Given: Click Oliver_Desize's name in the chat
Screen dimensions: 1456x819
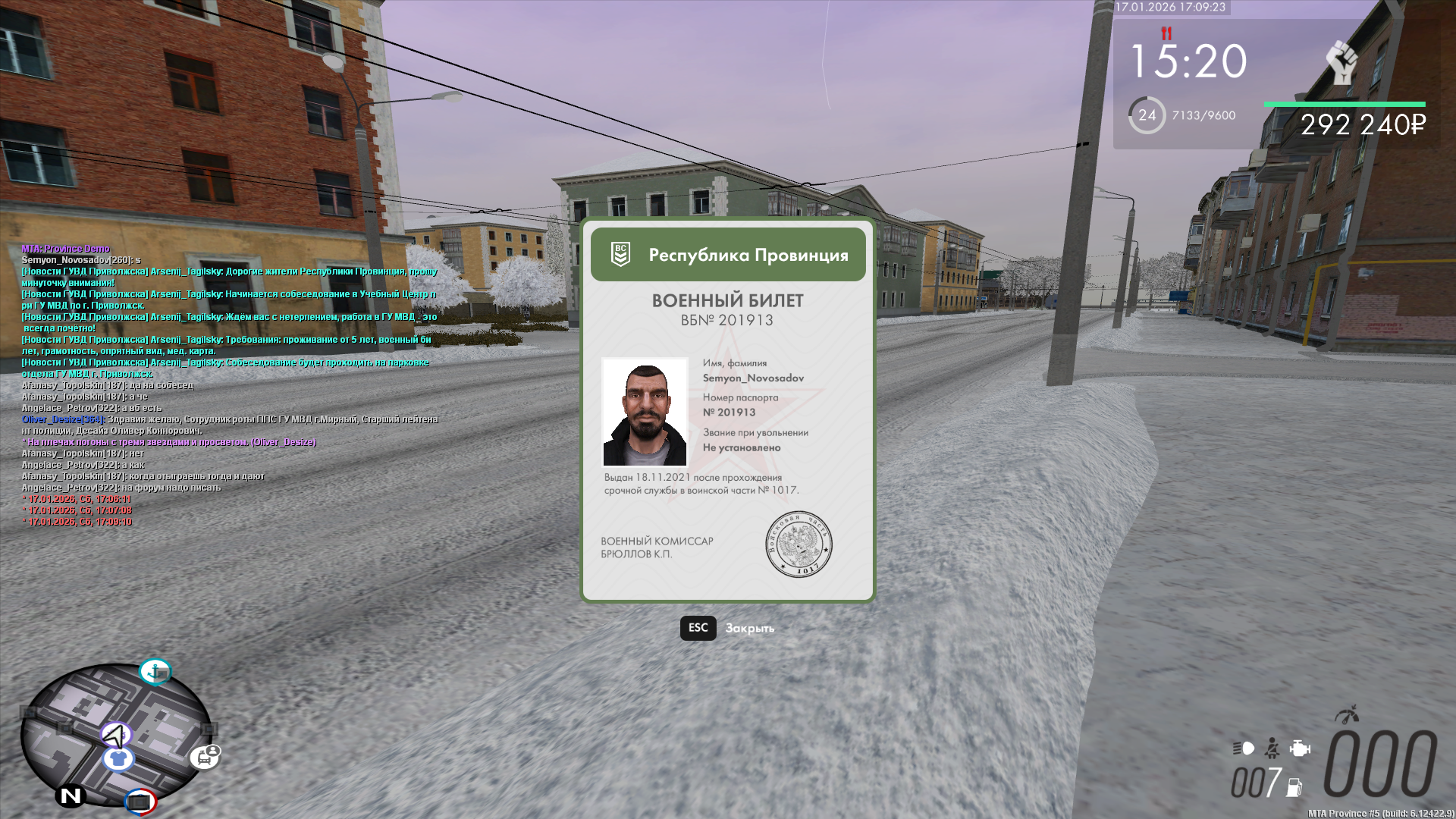Looking at the screenshot, I should 63,419.
